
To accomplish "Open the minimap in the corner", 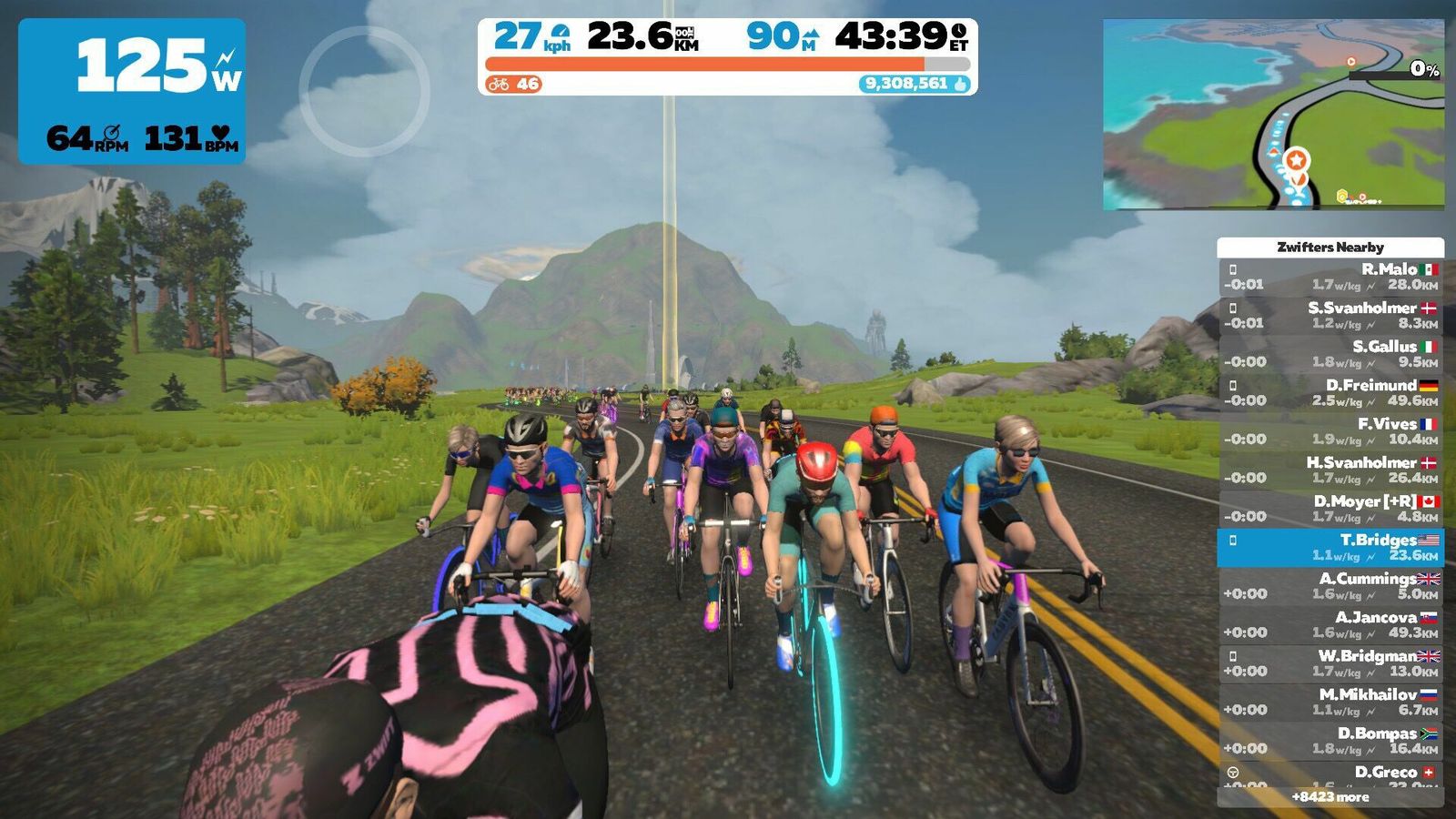I will click(x=1273, y=114).
